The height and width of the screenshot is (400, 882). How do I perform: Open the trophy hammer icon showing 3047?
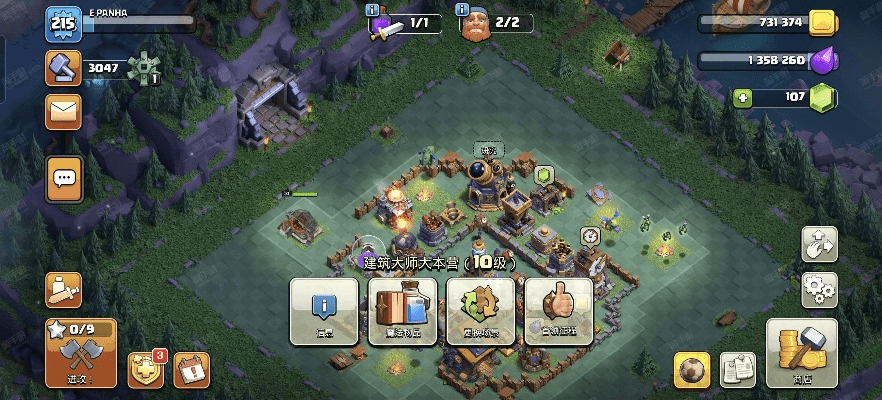pos(62,67)
